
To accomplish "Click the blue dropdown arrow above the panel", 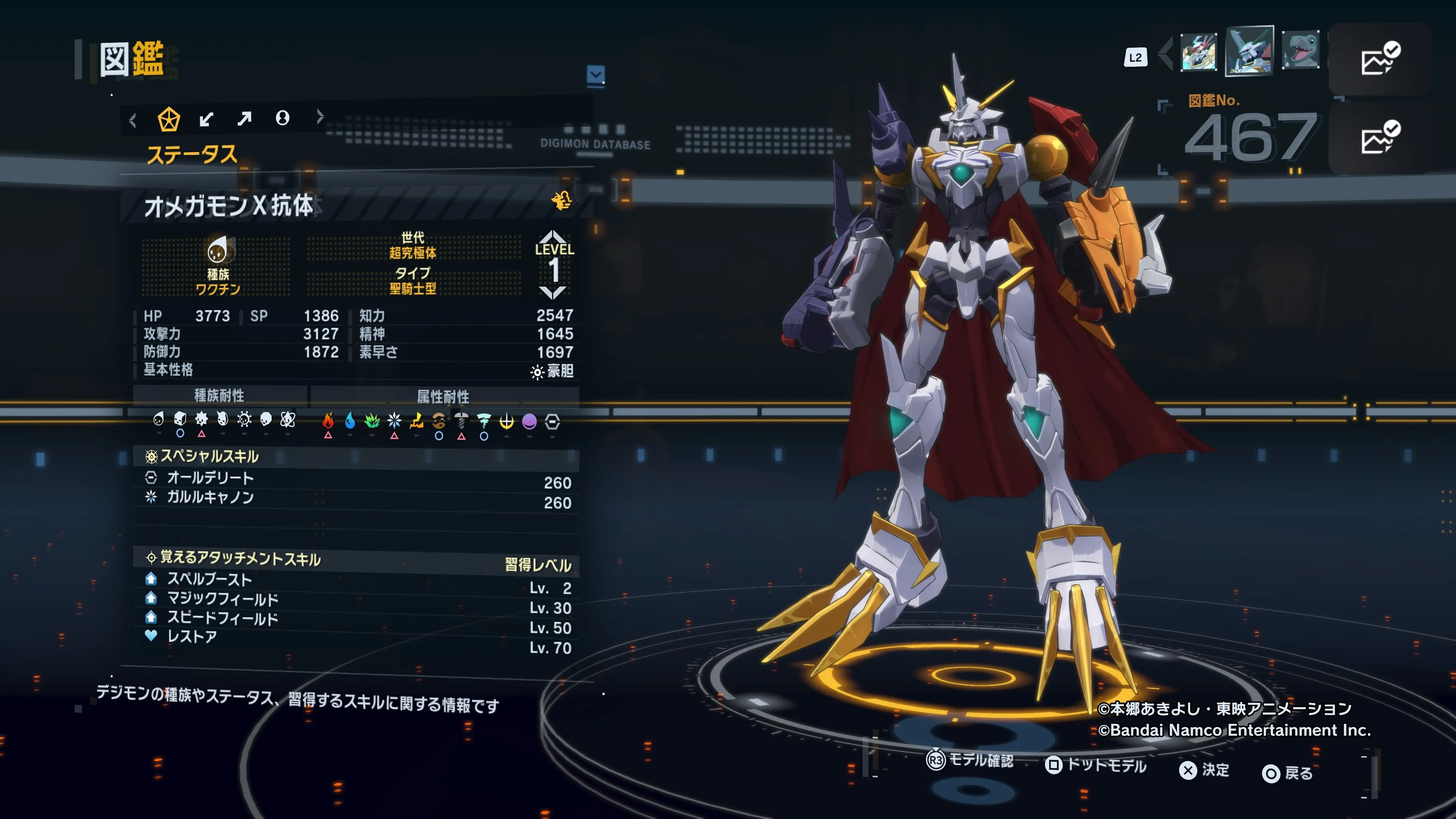I will point(596,75).
